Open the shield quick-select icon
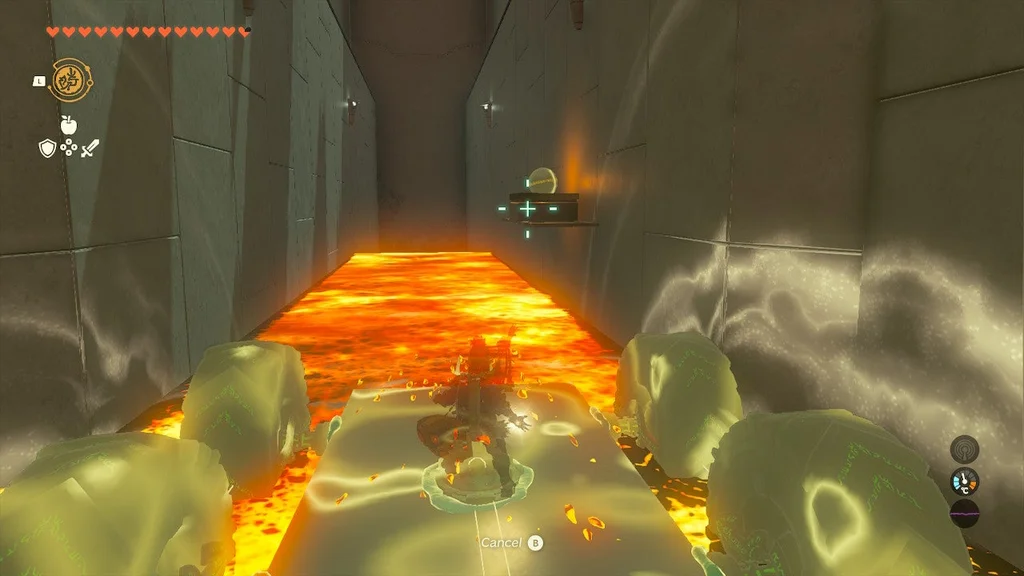 click(x=46, y=149)
